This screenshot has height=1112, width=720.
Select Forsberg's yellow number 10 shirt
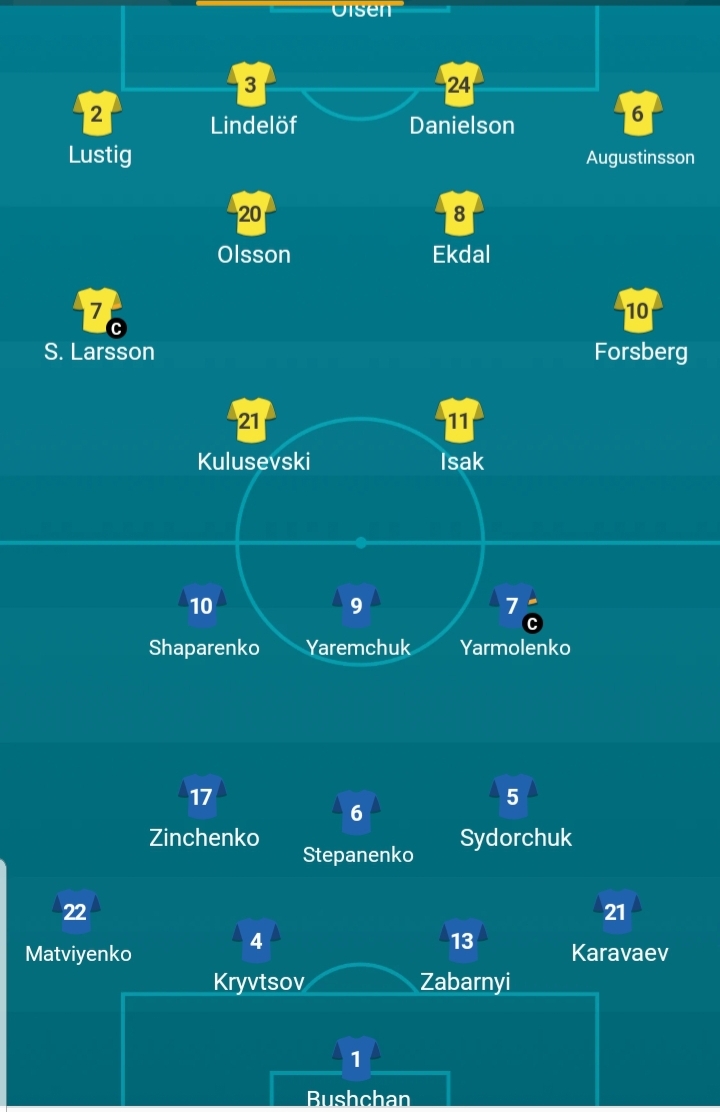(638, 311)
